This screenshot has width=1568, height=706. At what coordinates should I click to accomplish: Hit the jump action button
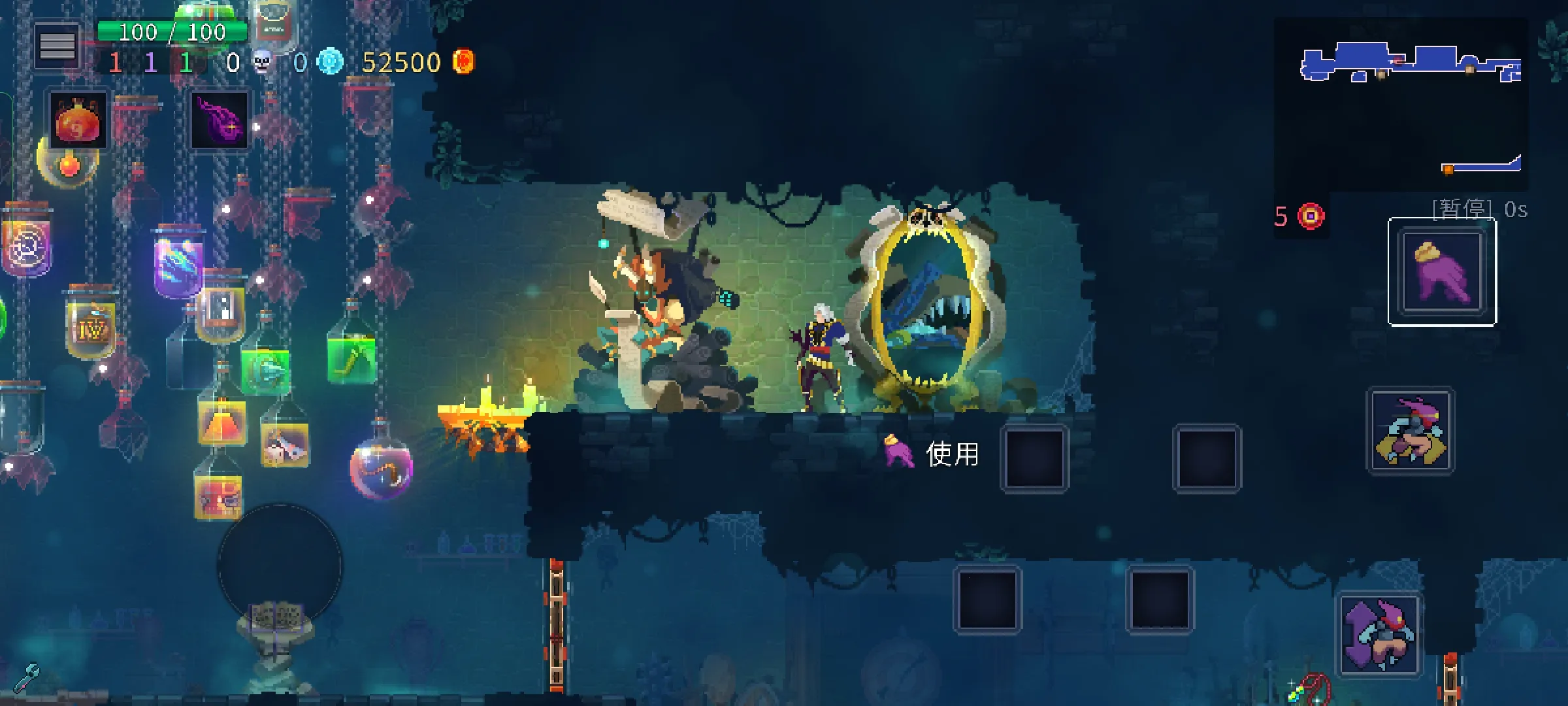[x=1411, y=431]
